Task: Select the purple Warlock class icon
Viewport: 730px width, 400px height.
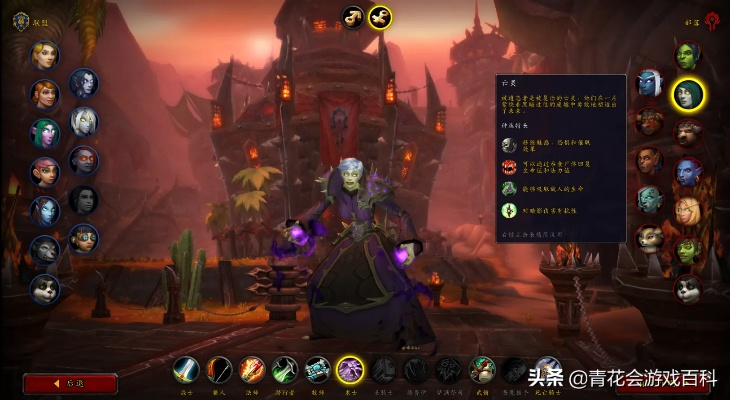Action: point(350,371)
